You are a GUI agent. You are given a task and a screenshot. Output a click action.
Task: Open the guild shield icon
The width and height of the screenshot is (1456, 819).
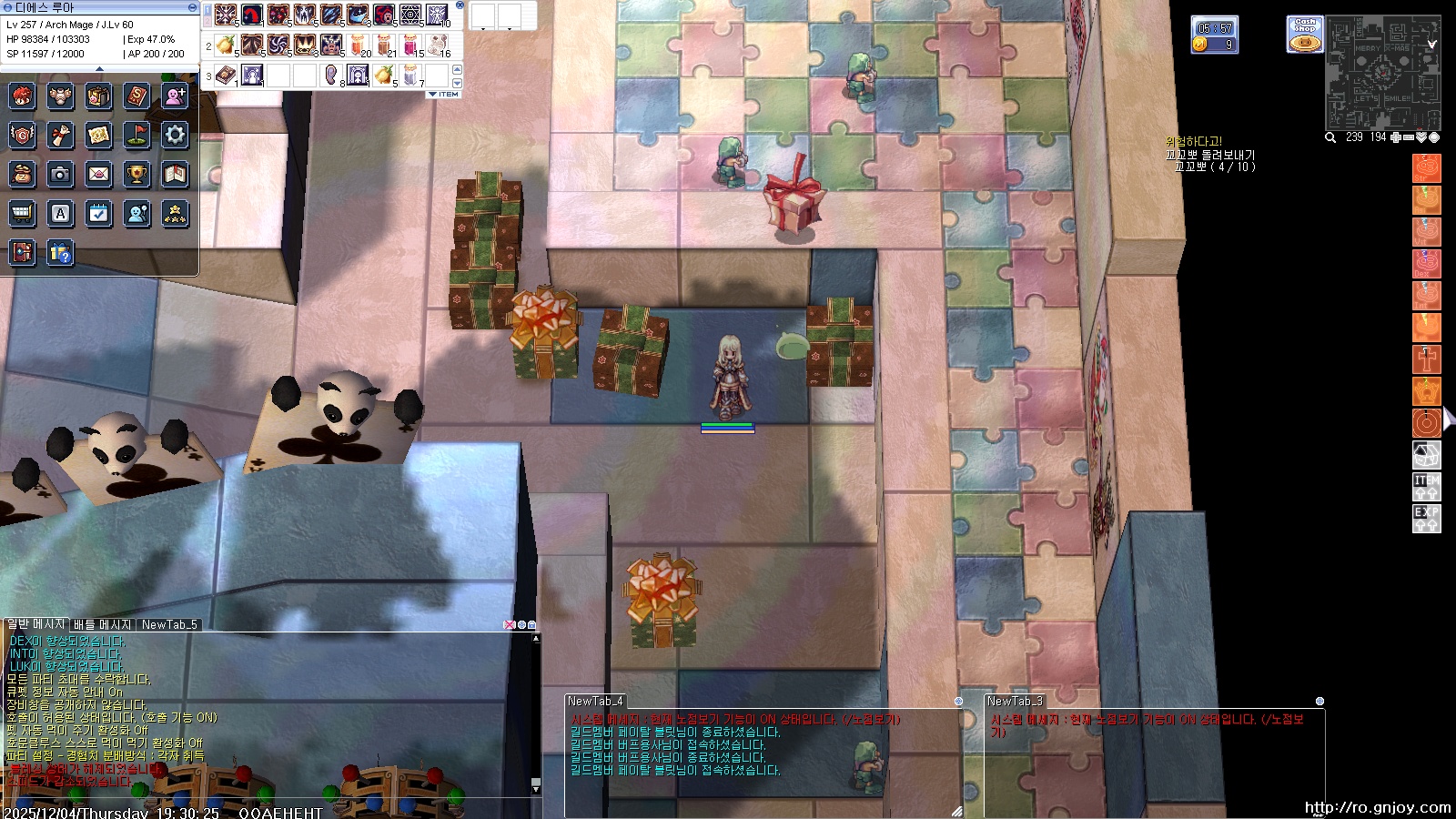click(x=22, y=136)
